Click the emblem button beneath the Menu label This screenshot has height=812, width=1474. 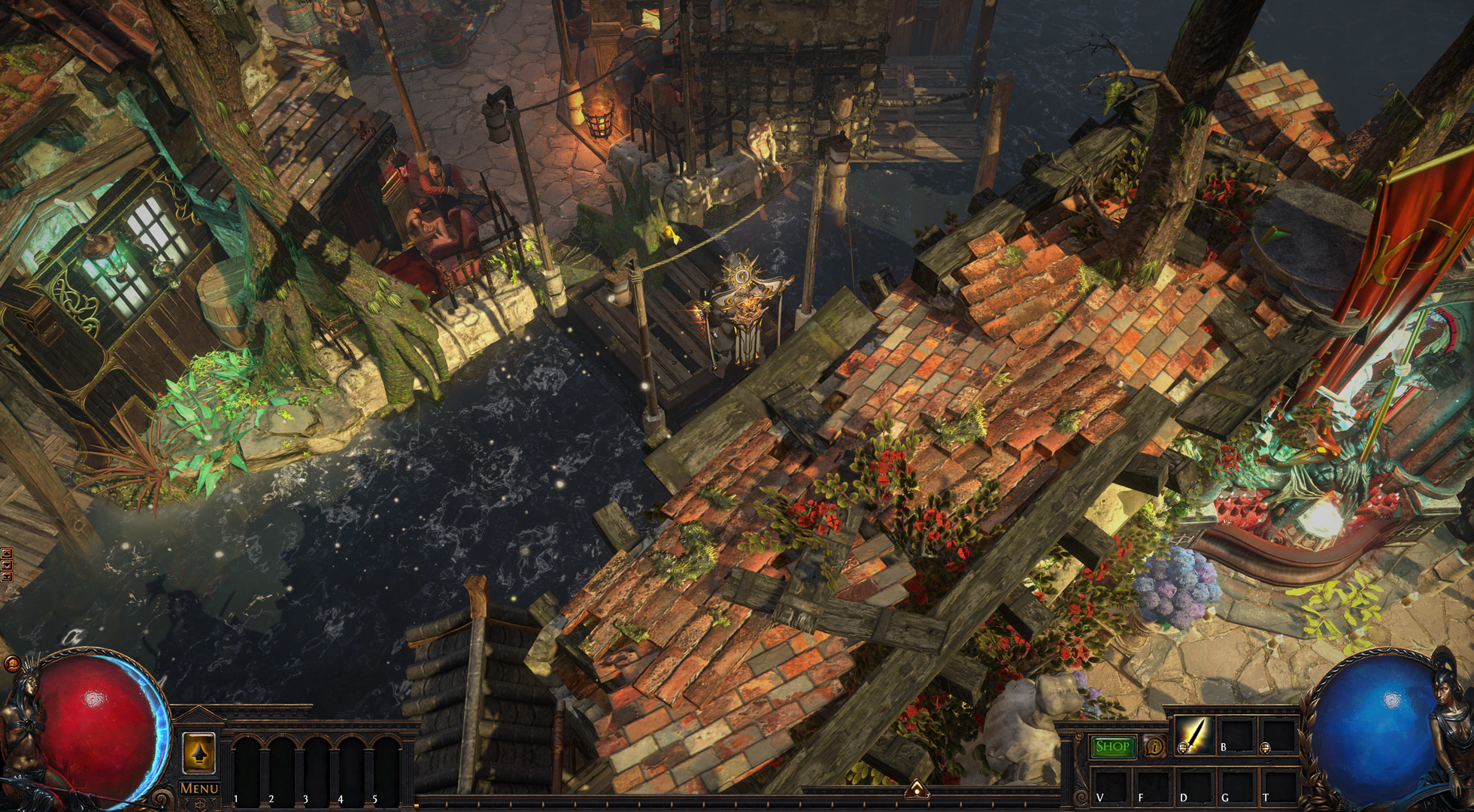(199, 803)
